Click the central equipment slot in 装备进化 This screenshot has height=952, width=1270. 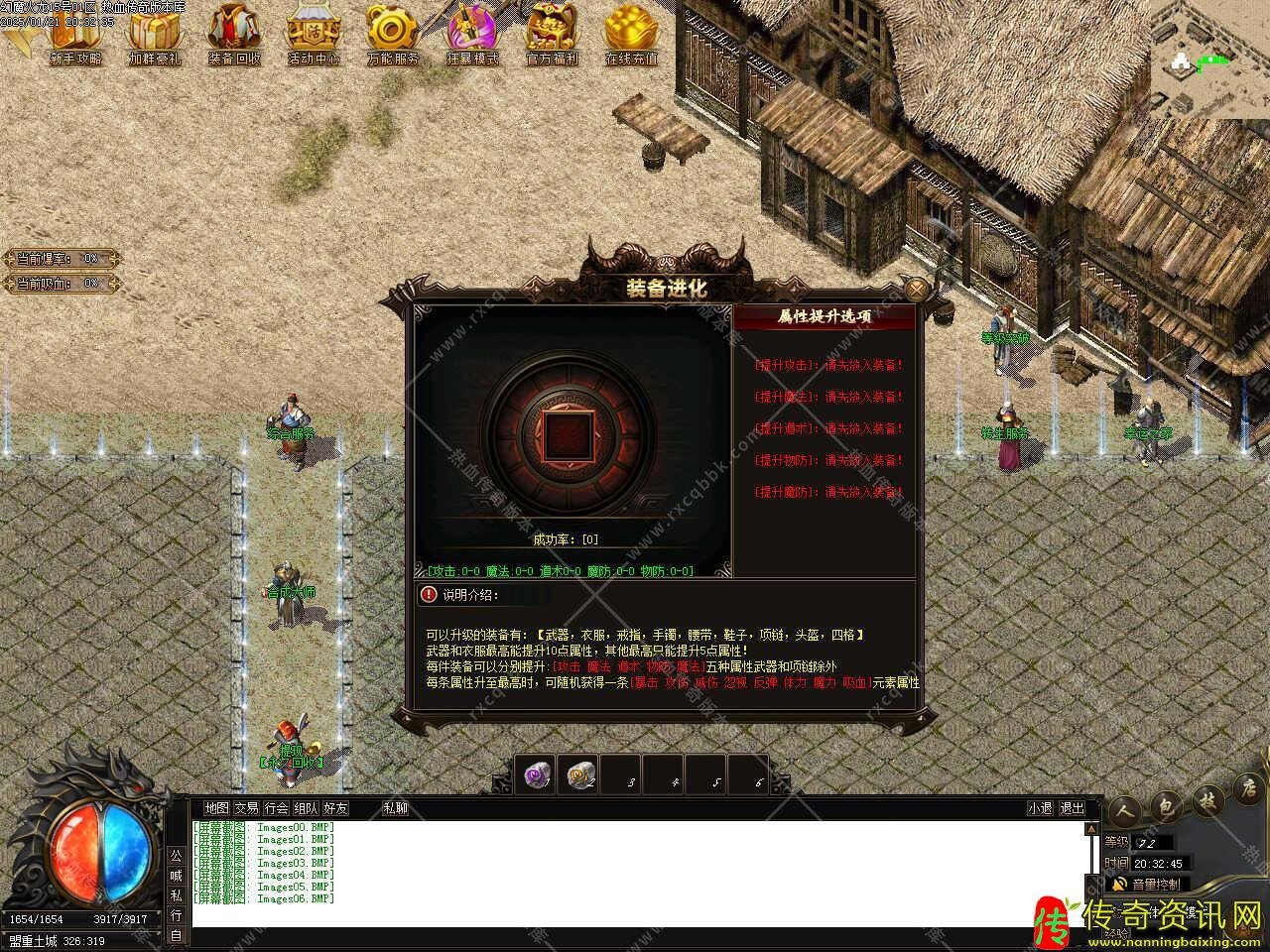pos(569,435)
